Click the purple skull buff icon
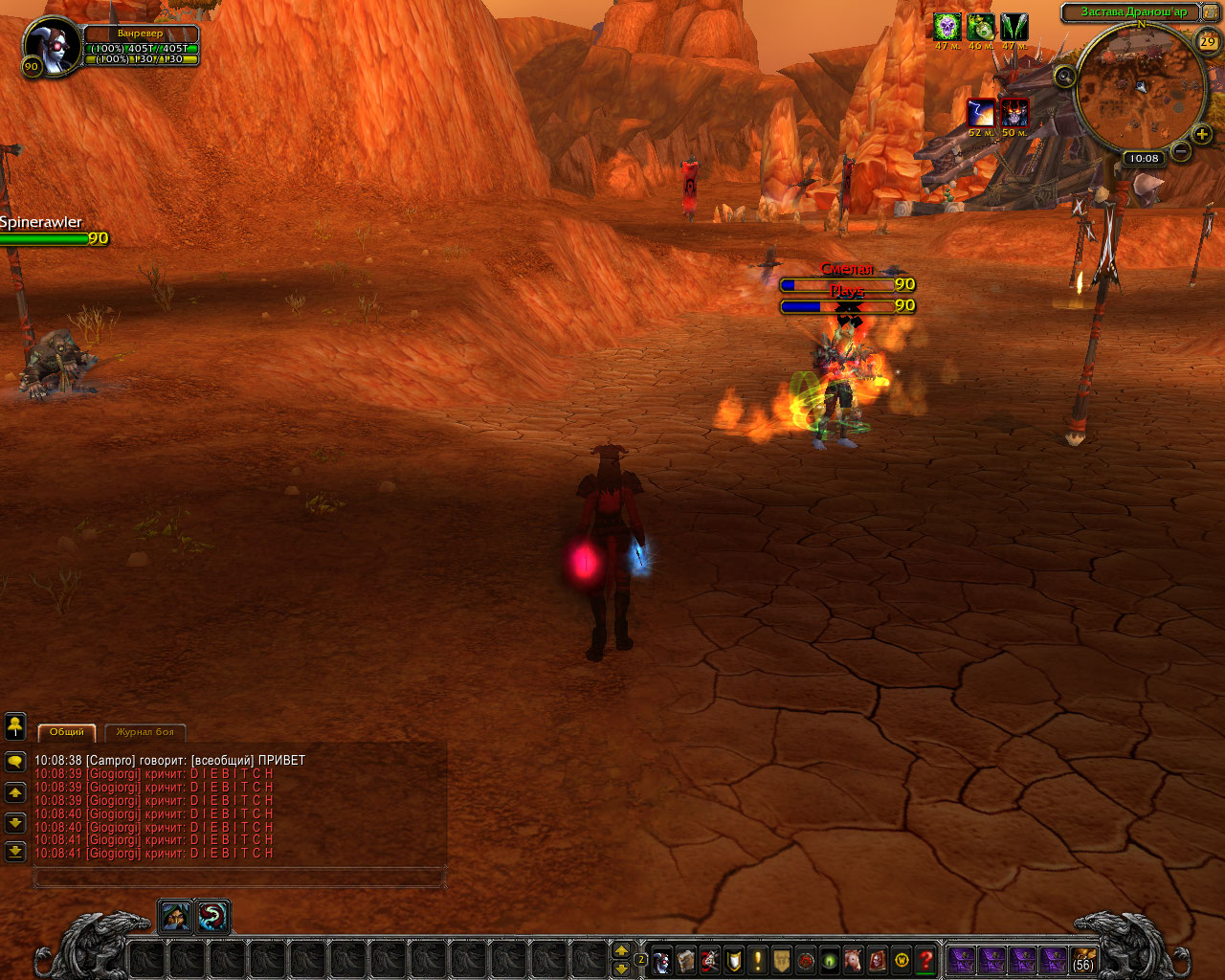 tap(947, 27)
